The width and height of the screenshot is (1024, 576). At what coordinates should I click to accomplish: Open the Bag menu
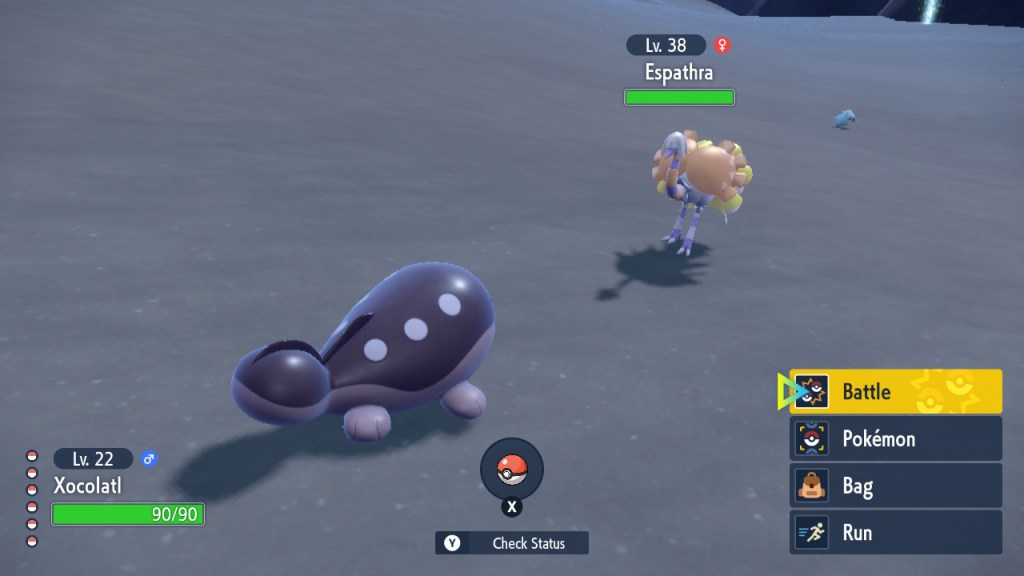click(x=895, y=486)
